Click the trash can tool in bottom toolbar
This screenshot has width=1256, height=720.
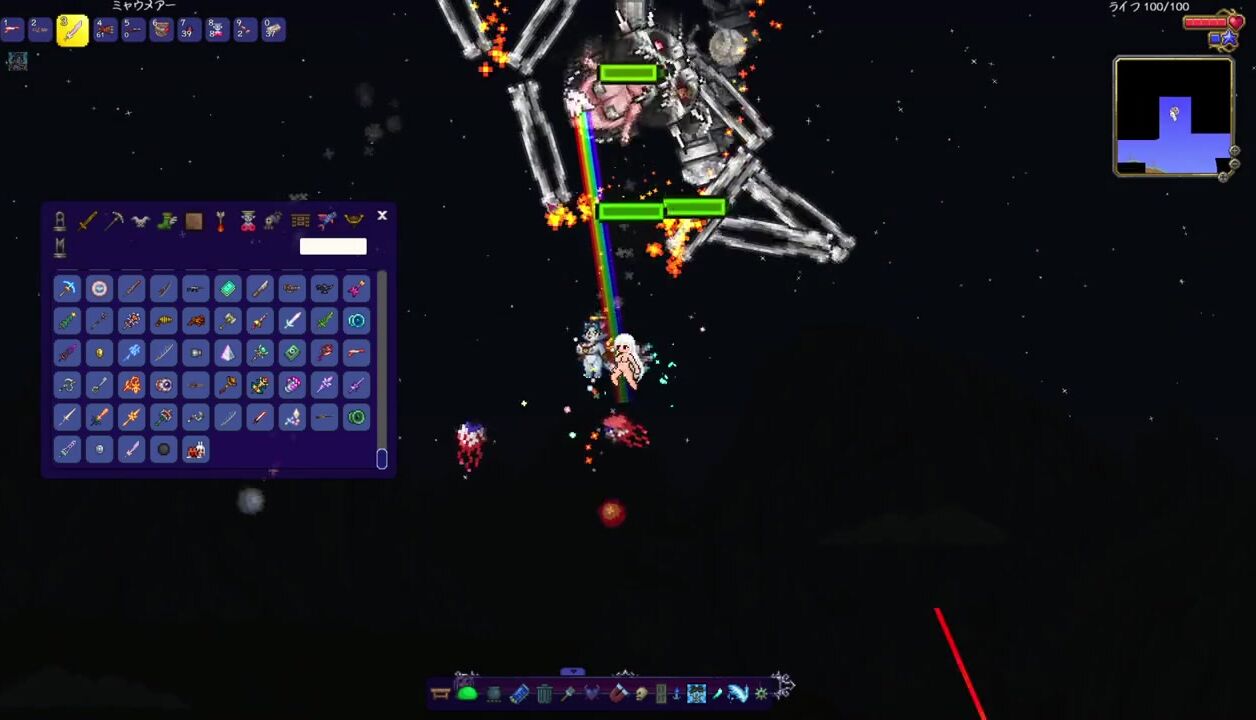tap(544, 693)
